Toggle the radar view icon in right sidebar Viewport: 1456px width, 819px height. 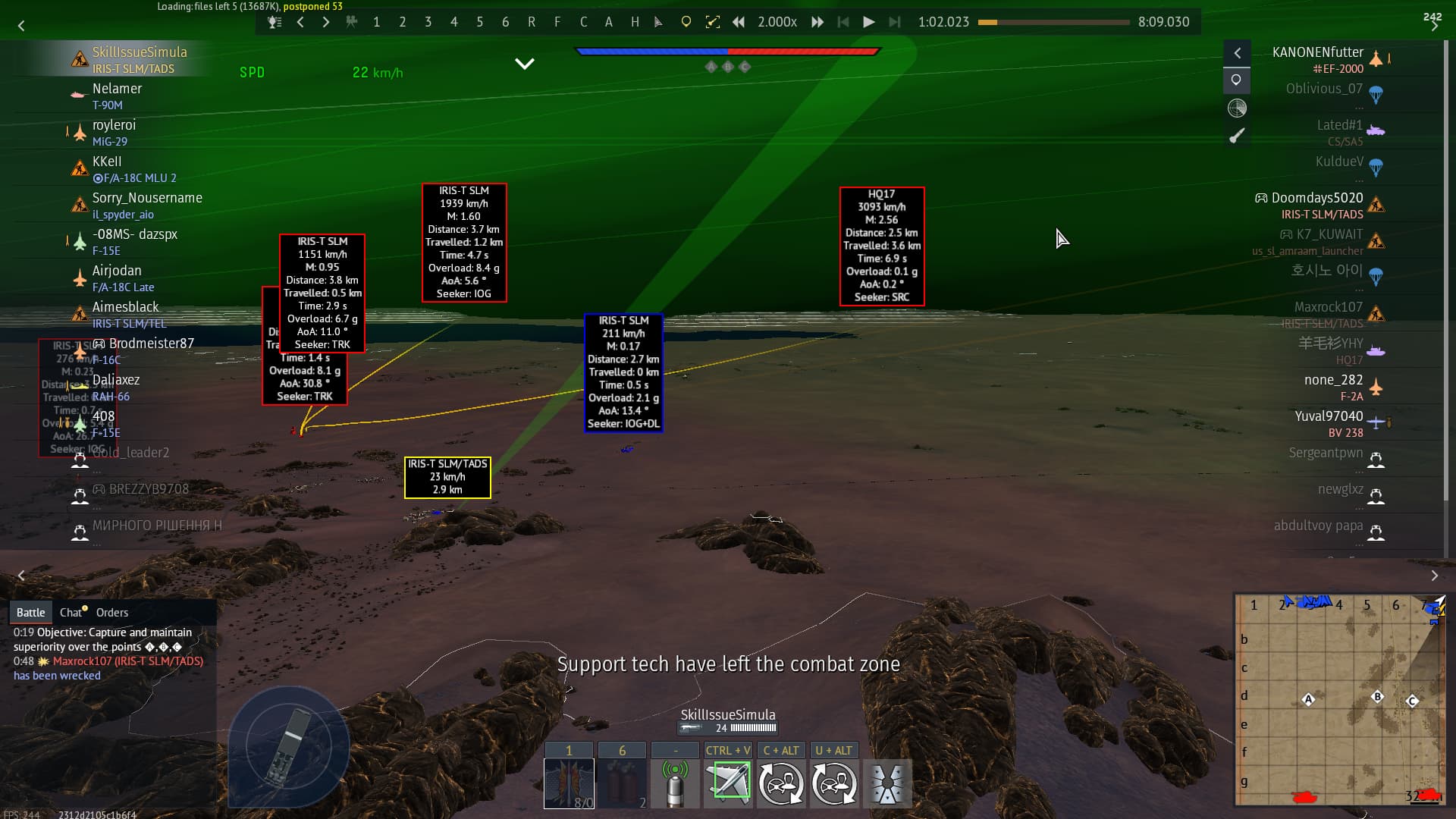coord(1237,108)
